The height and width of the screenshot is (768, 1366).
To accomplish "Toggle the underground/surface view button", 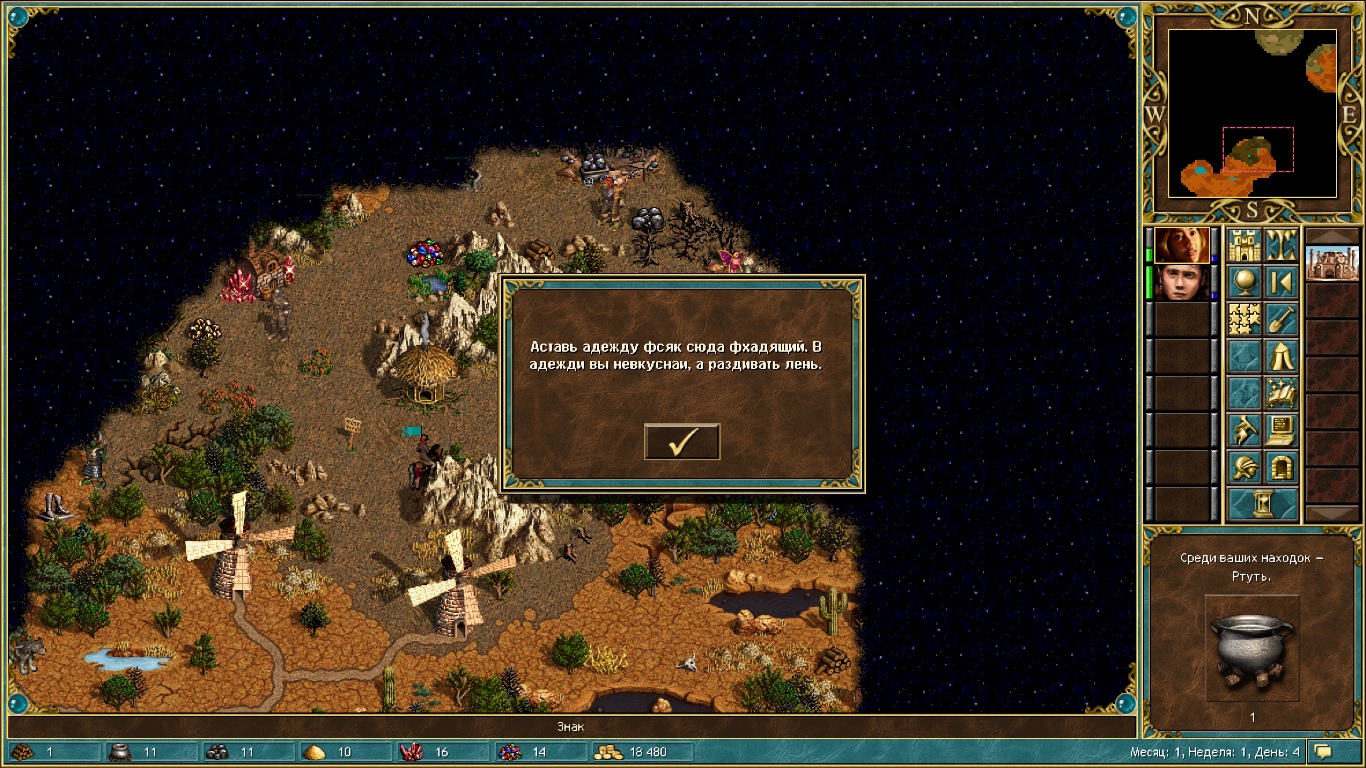I will 1281,245.
